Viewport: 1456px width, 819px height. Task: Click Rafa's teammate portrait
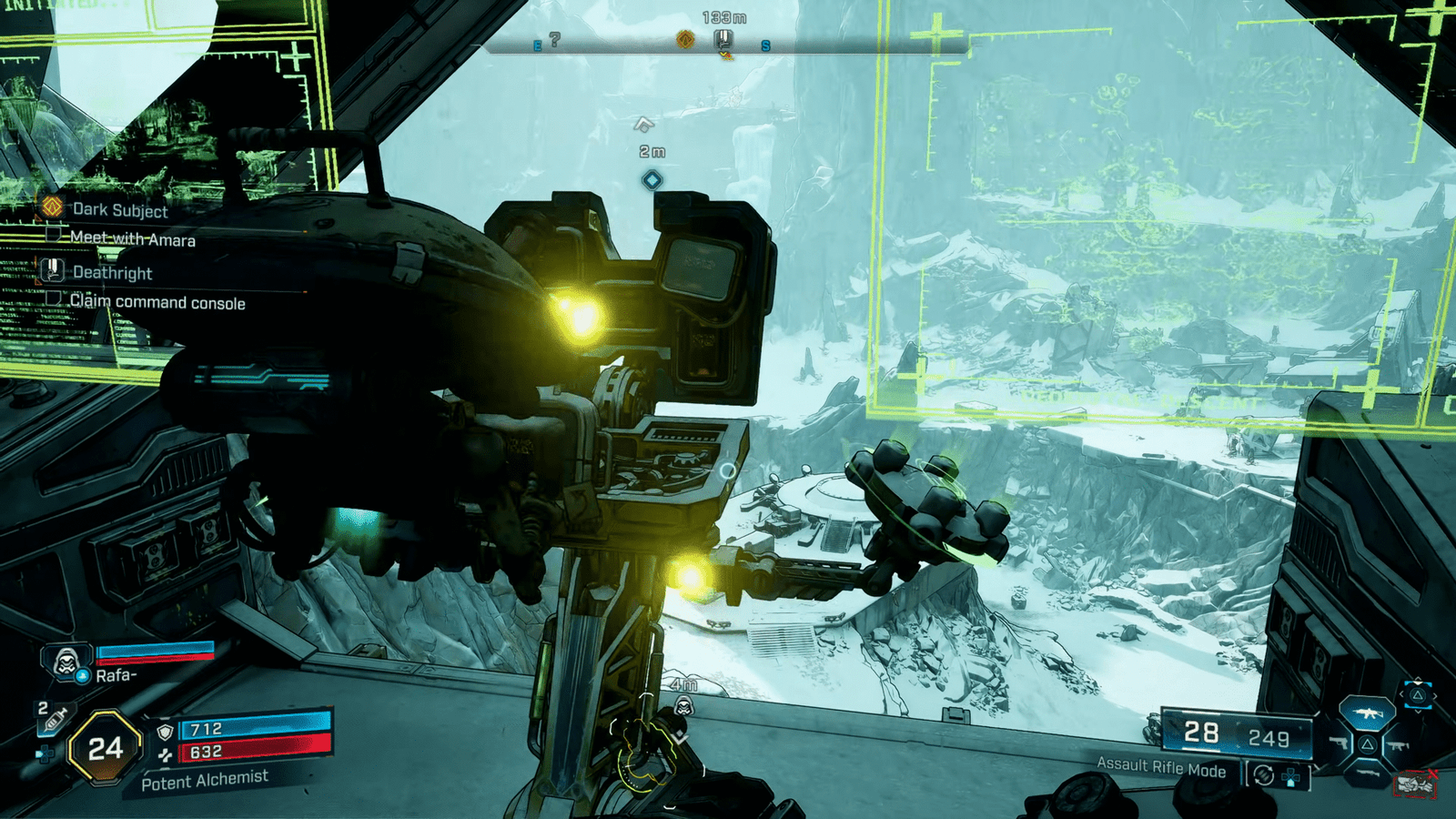(x=66, y=662)
